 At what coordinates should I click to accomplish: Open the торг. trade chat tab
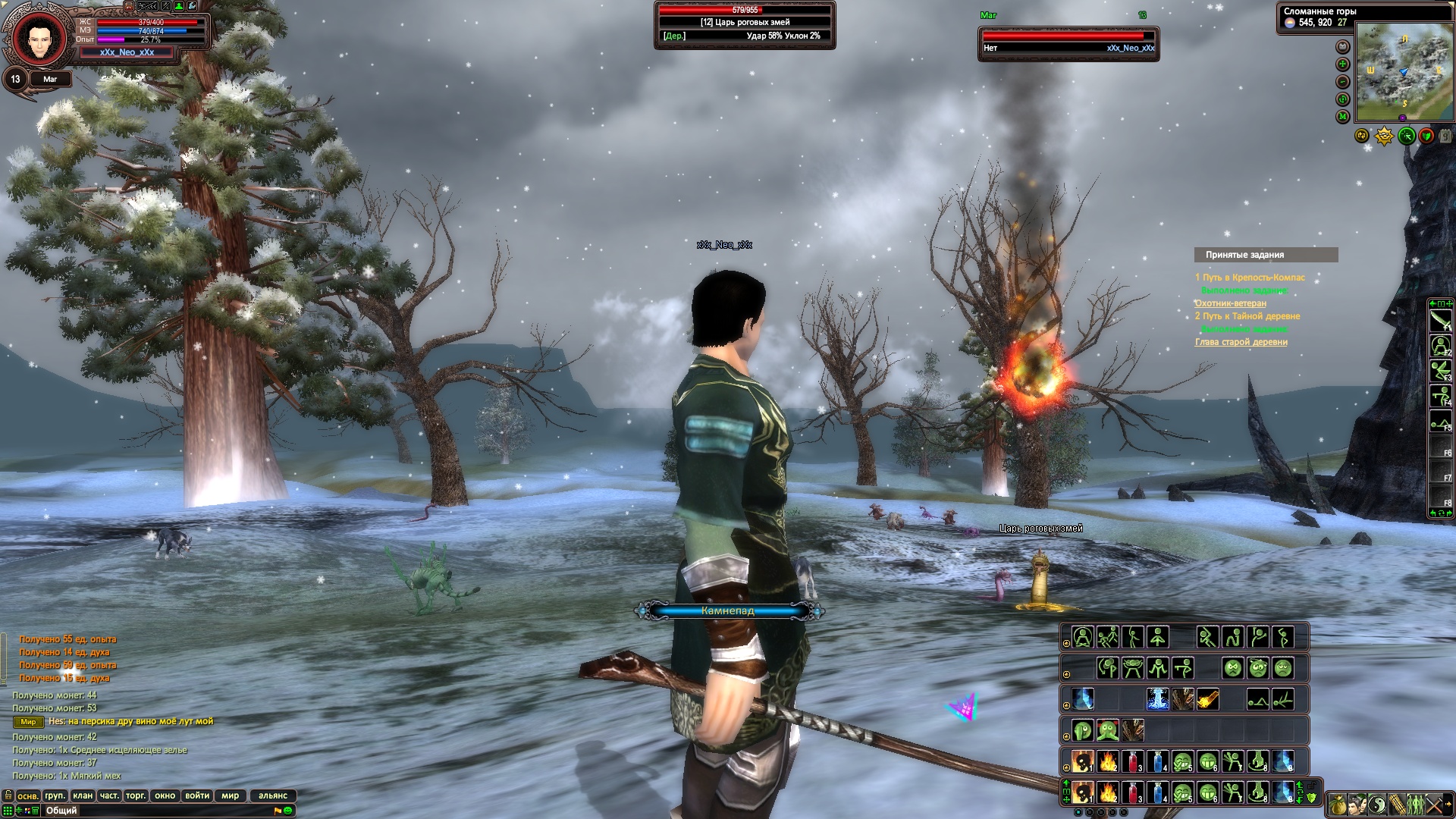tap(136, 795)
